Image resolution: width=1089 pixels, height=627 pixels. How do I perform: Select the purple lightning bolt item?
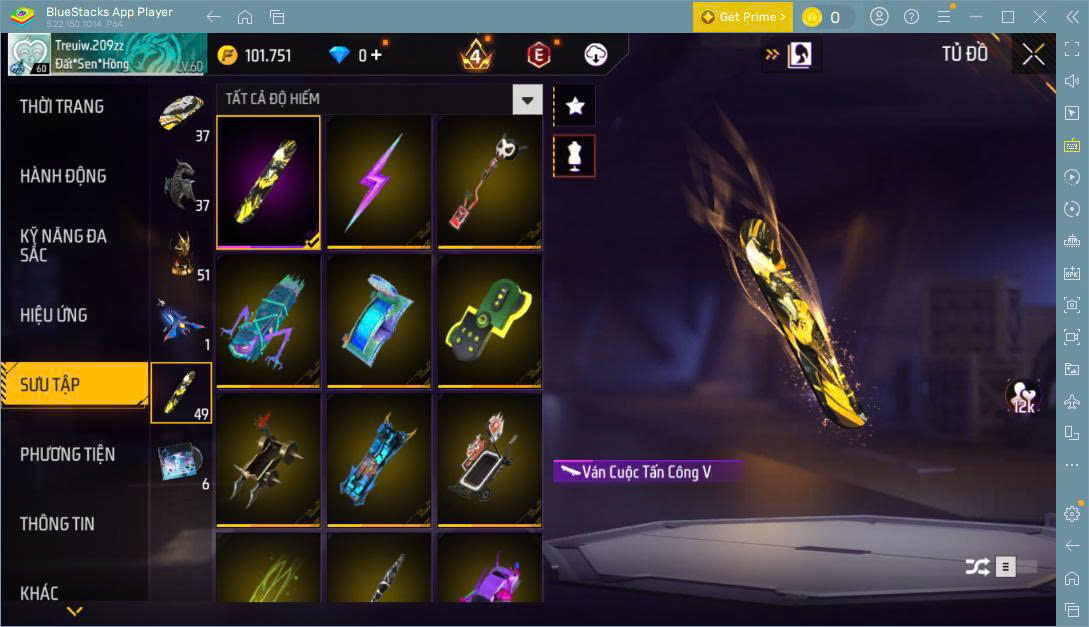pyautogui.click(x=379, y=181)
